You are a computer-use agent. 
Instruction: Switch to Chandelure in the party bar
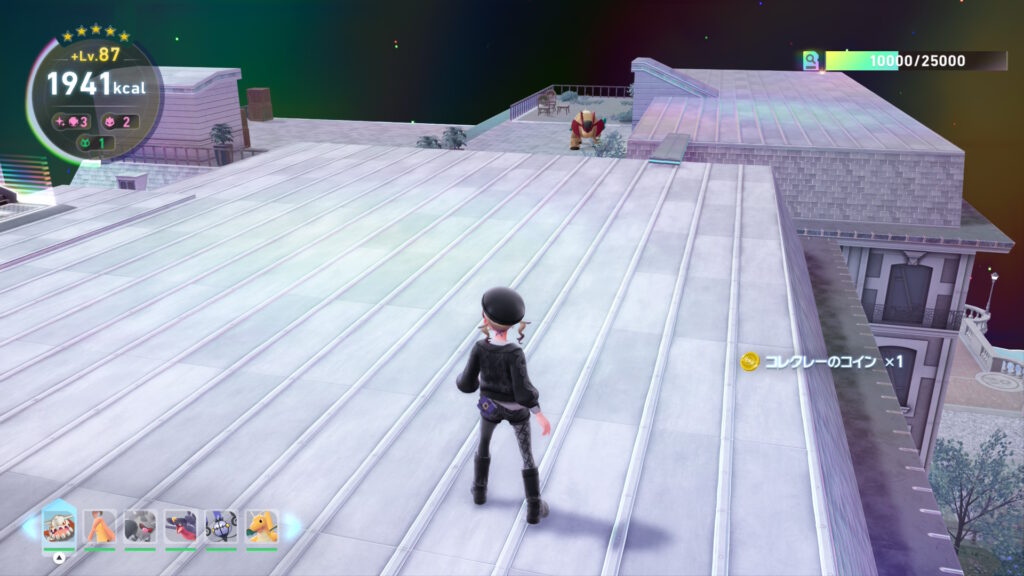pos(221,526)
